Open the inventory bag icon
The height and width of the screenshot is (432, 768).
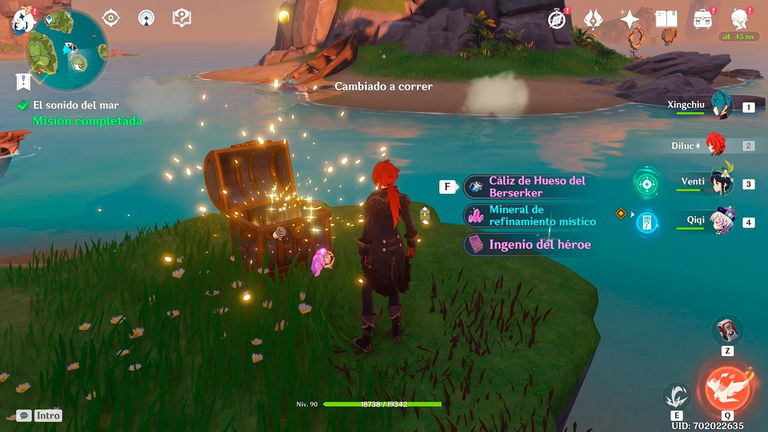tap(704, 18)
